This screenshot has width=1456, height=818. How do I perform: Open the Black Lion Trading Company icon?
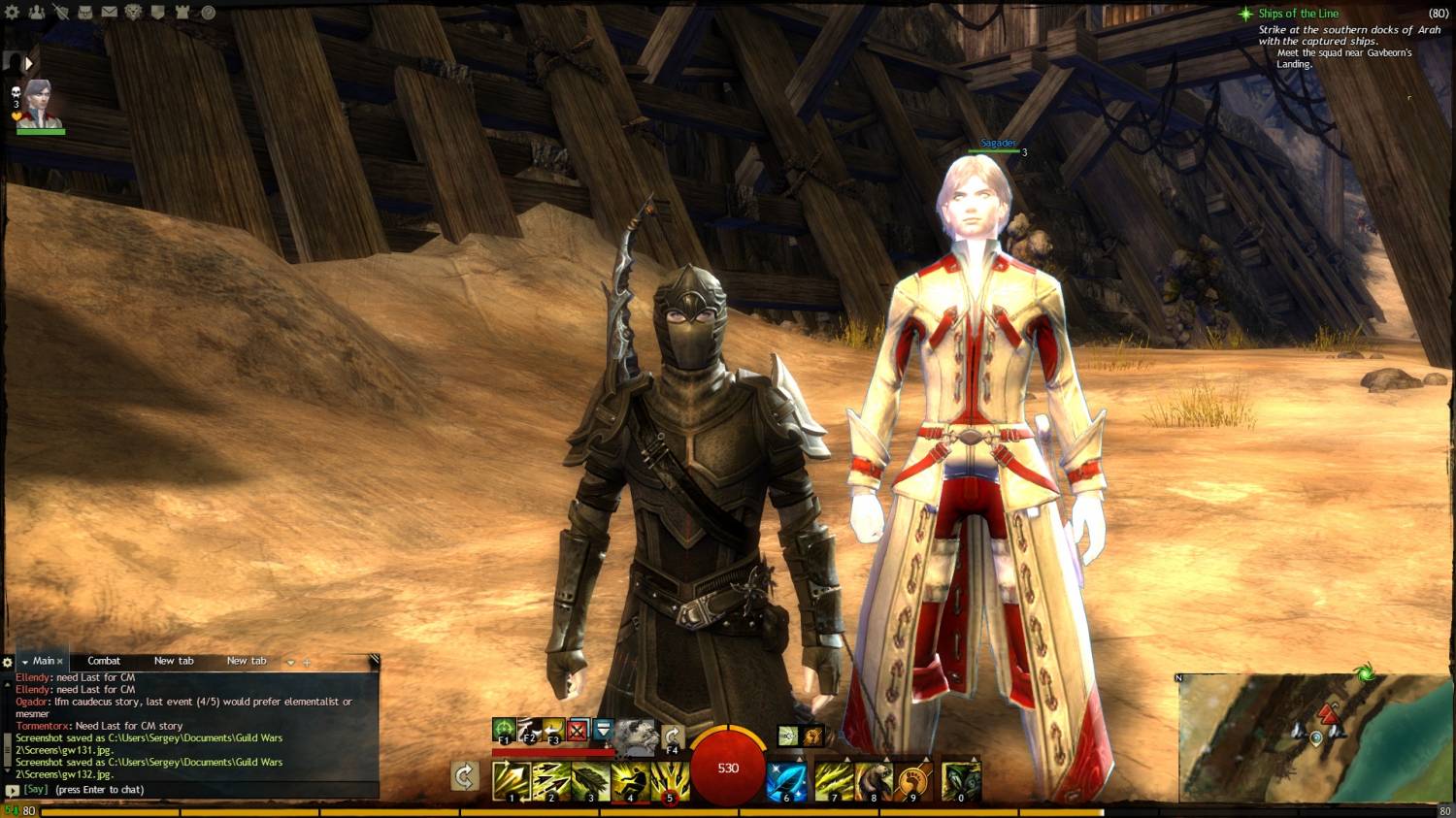[x=134, y=13]
